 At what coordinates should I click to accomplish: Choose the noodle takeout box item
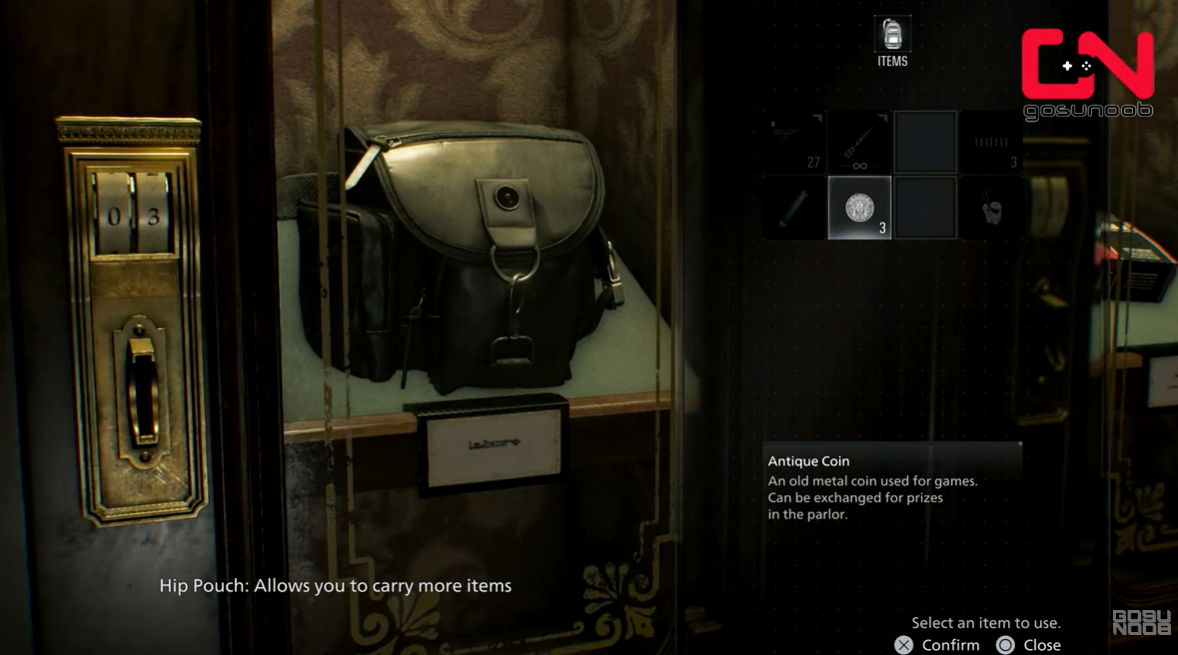click(x=990, y=208)
